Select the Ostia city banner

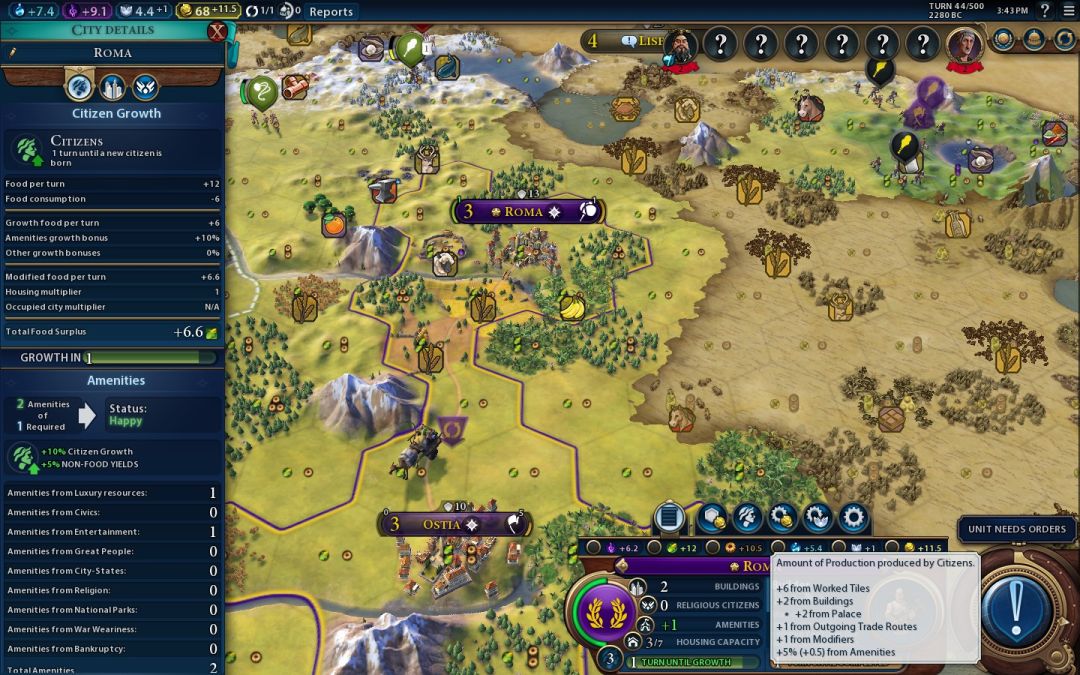[440, 524]
